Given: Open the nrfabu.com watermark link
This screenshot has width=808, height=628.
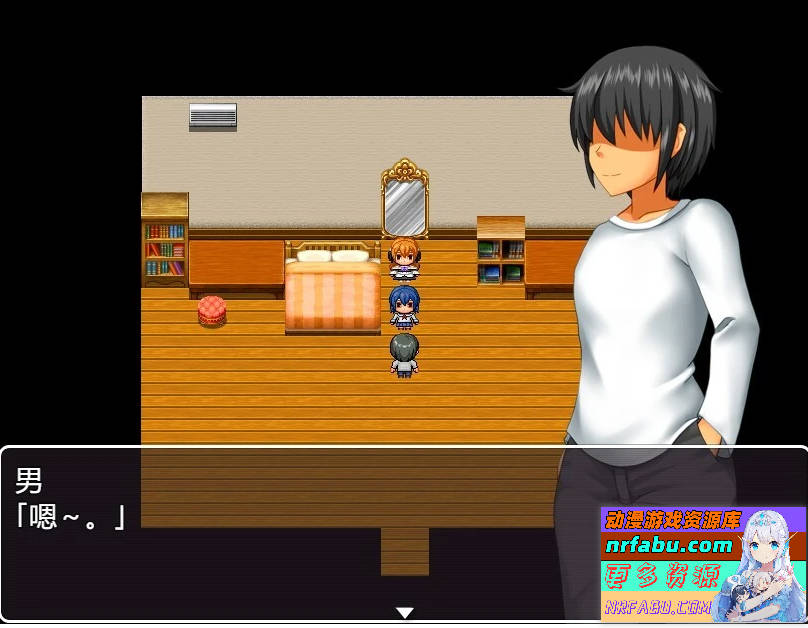Looking at the screenshot, I should 669,546.
